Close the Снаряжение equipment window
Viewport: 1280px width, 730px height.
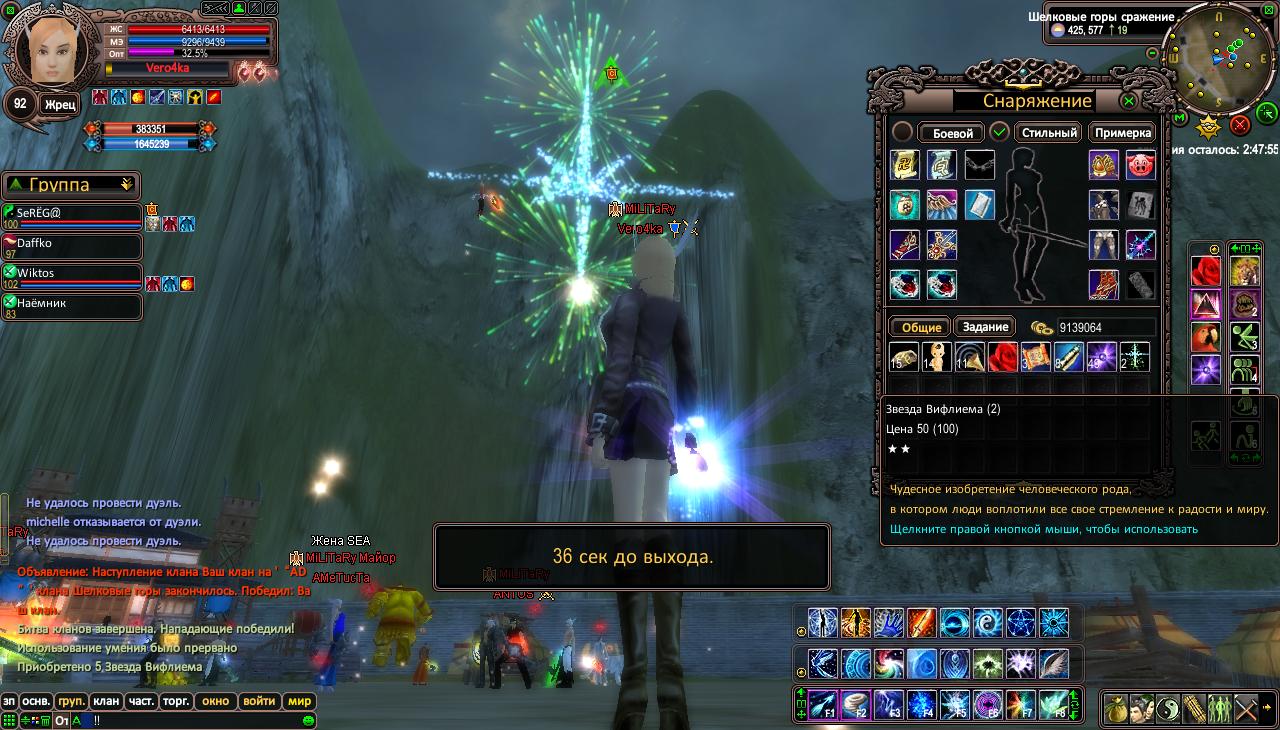coord(1129,101)
